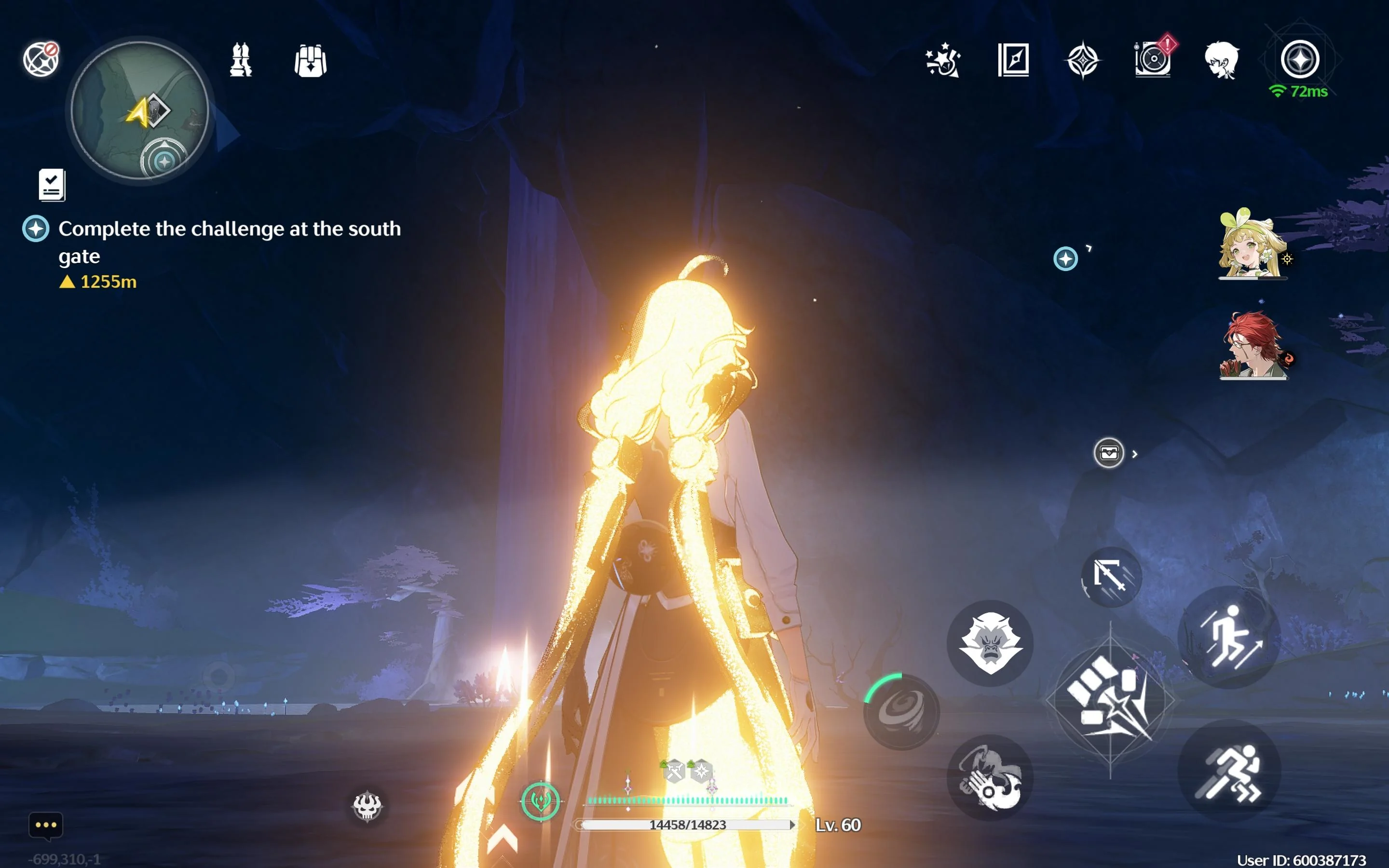
Task: Open the four-pointed star convene icon
Action: (x=1082, y=60)
